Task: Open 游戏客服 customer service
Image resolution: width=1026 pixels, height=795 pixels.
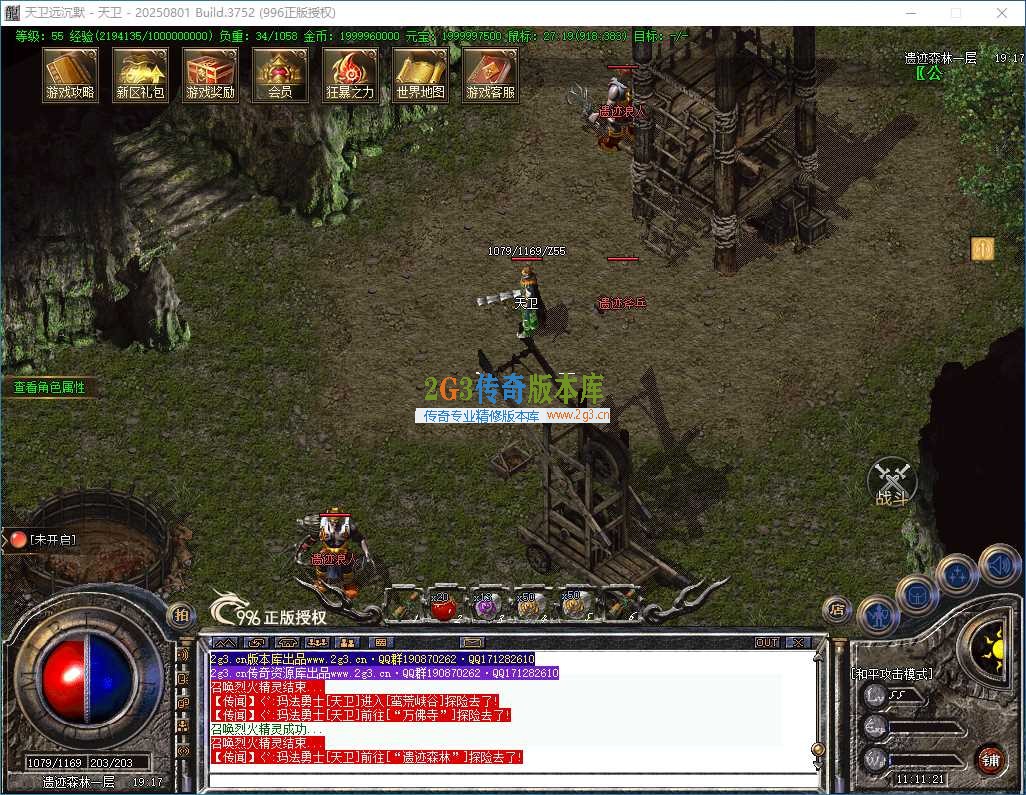Action: [x=490, y=74]
